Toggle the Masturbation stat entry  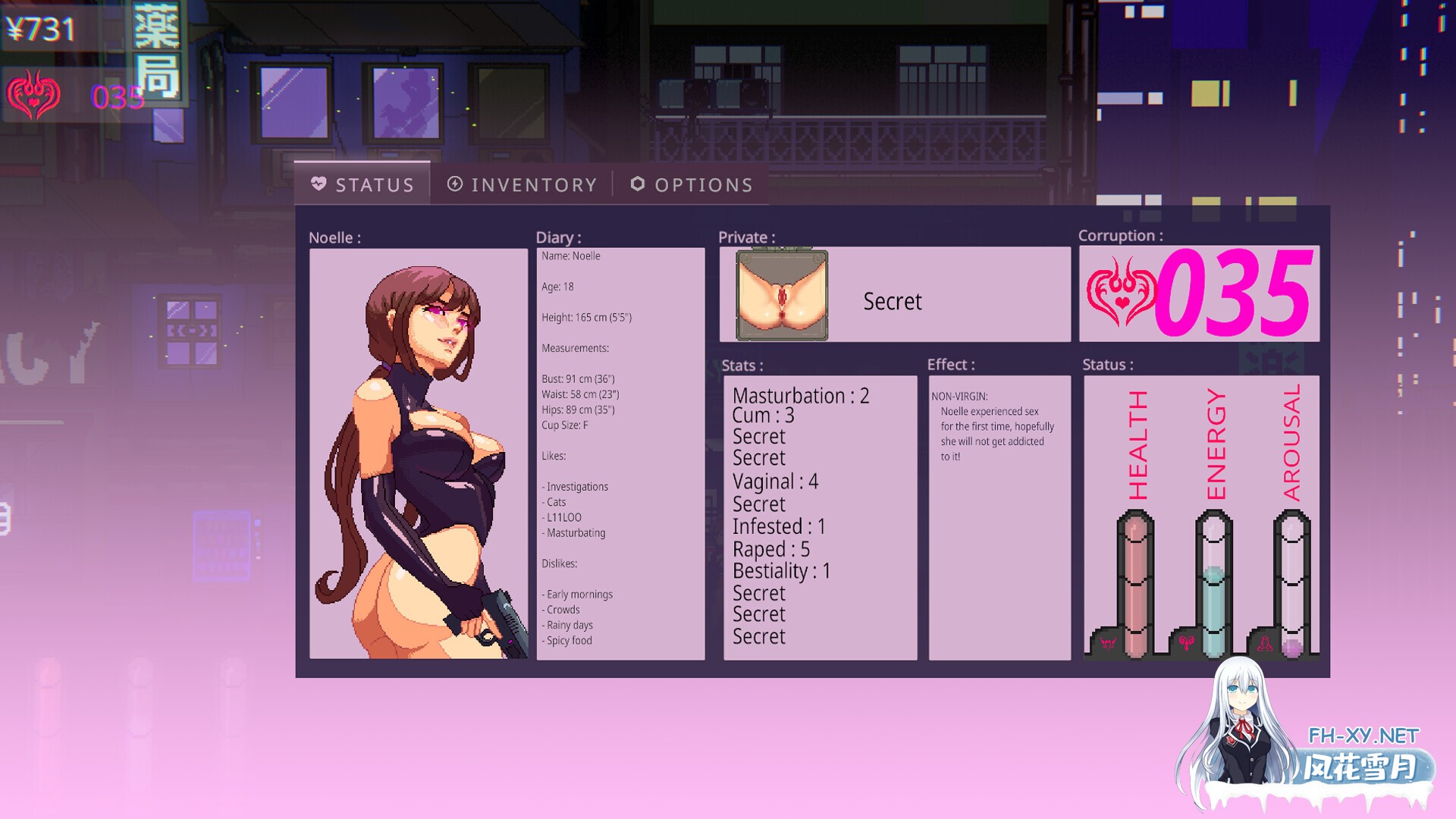pos(801,395)
